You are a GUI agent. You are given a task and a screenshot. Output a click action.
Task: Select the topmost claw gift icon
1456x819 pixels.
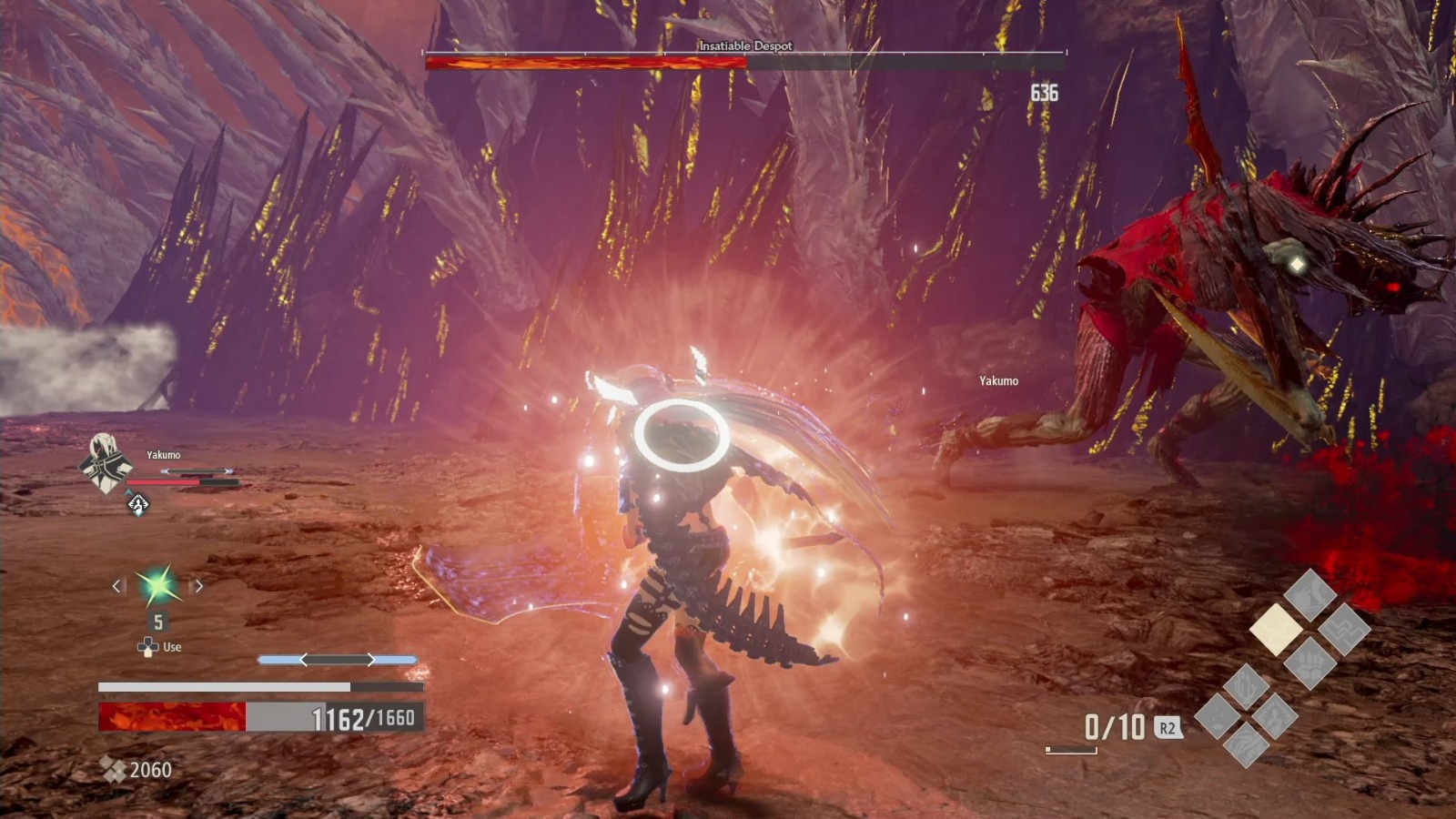pyautogui.click(x=1310, y=593)
